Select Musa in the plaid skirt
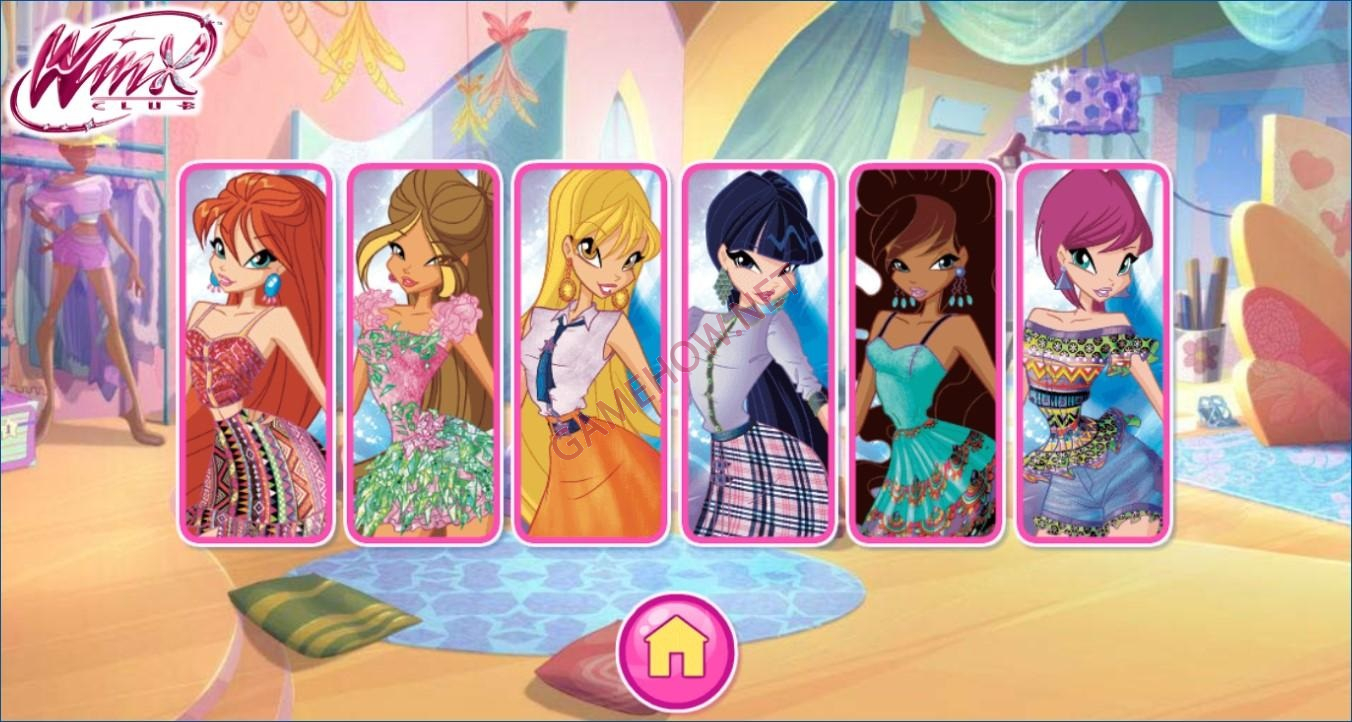1352x722 pixels. (x=758, y=353)
